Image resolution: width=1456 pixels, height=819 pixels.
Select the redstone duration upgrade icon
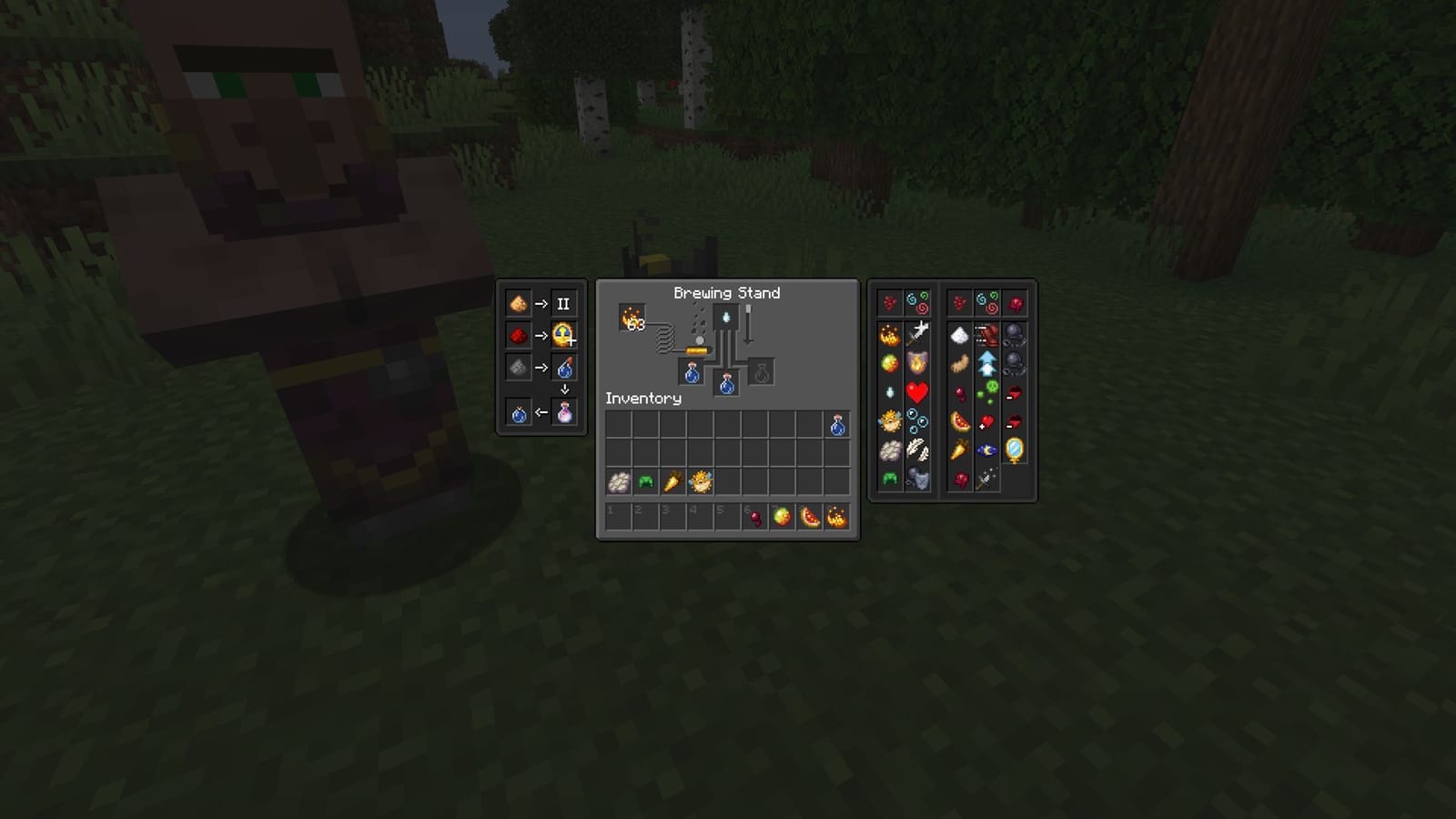[517, 335]
